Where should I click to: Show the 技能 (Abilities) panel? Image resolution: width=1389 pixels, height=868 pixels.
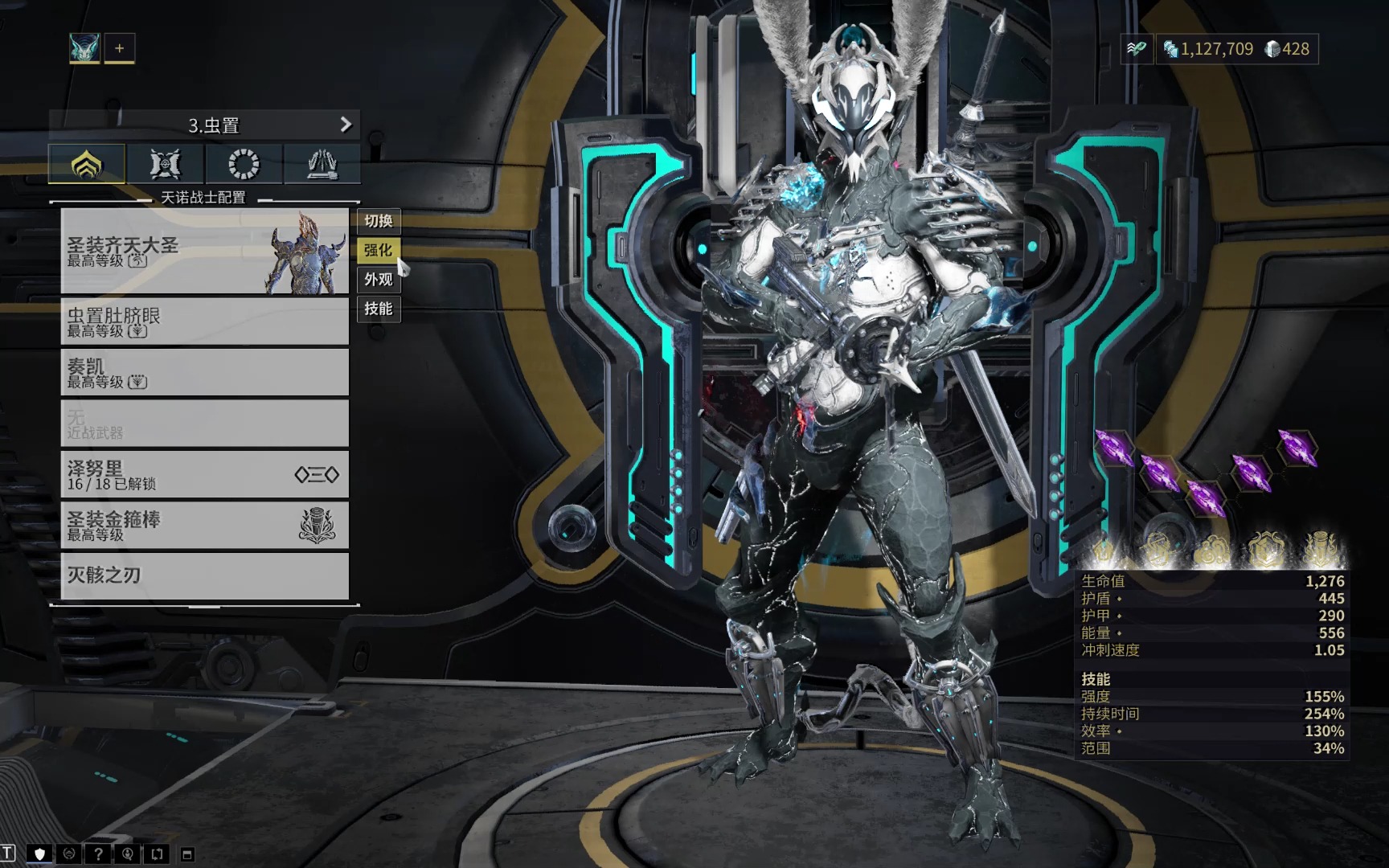click(x=379, y=309)
